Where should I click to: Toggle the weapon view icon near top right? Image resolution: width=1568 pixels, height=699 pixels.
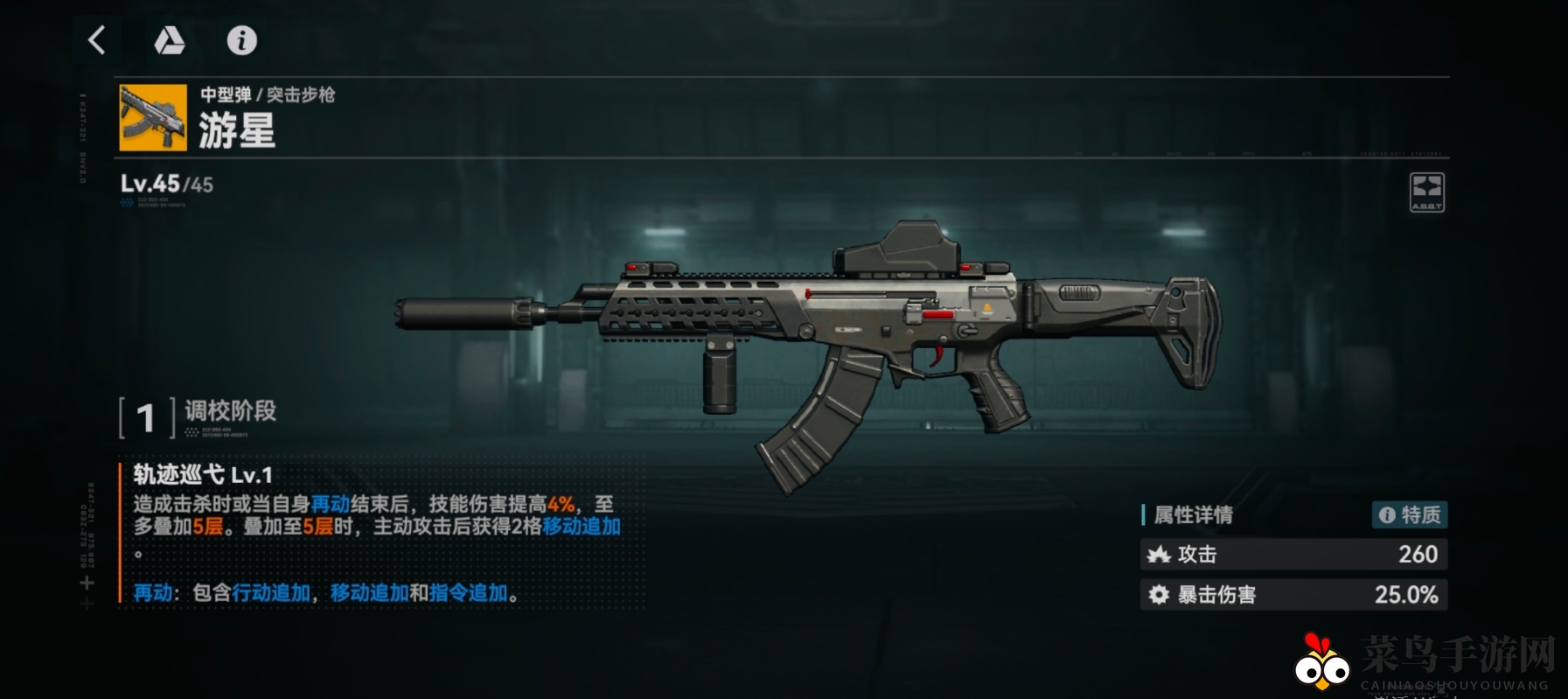click(x=1426, y=192)
